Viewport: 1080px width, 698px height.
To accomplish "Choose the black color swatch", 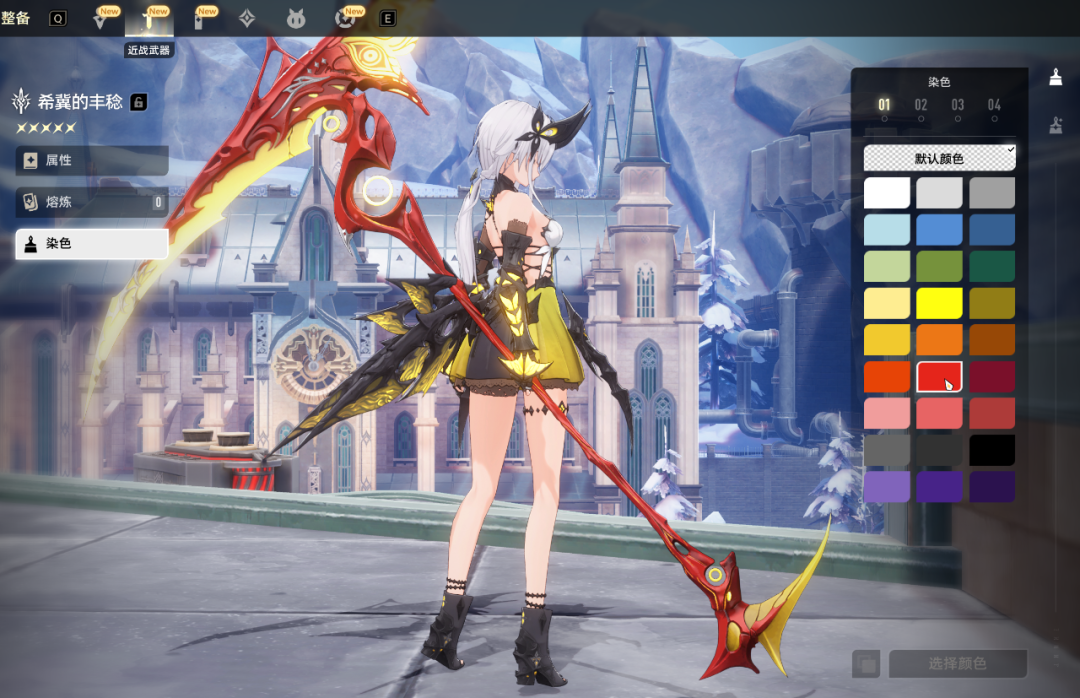I will tap(991, 450).
